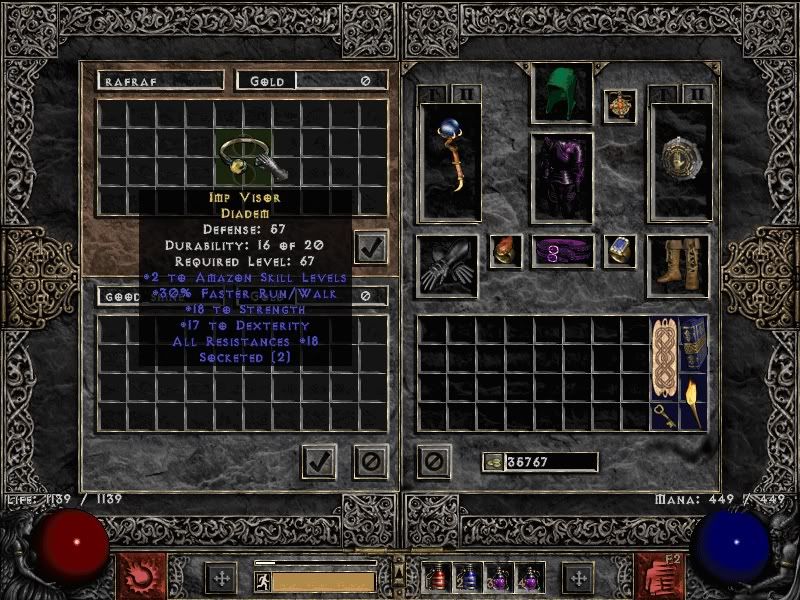
Task: Select the equipped amulet
Action: (619, 107)
